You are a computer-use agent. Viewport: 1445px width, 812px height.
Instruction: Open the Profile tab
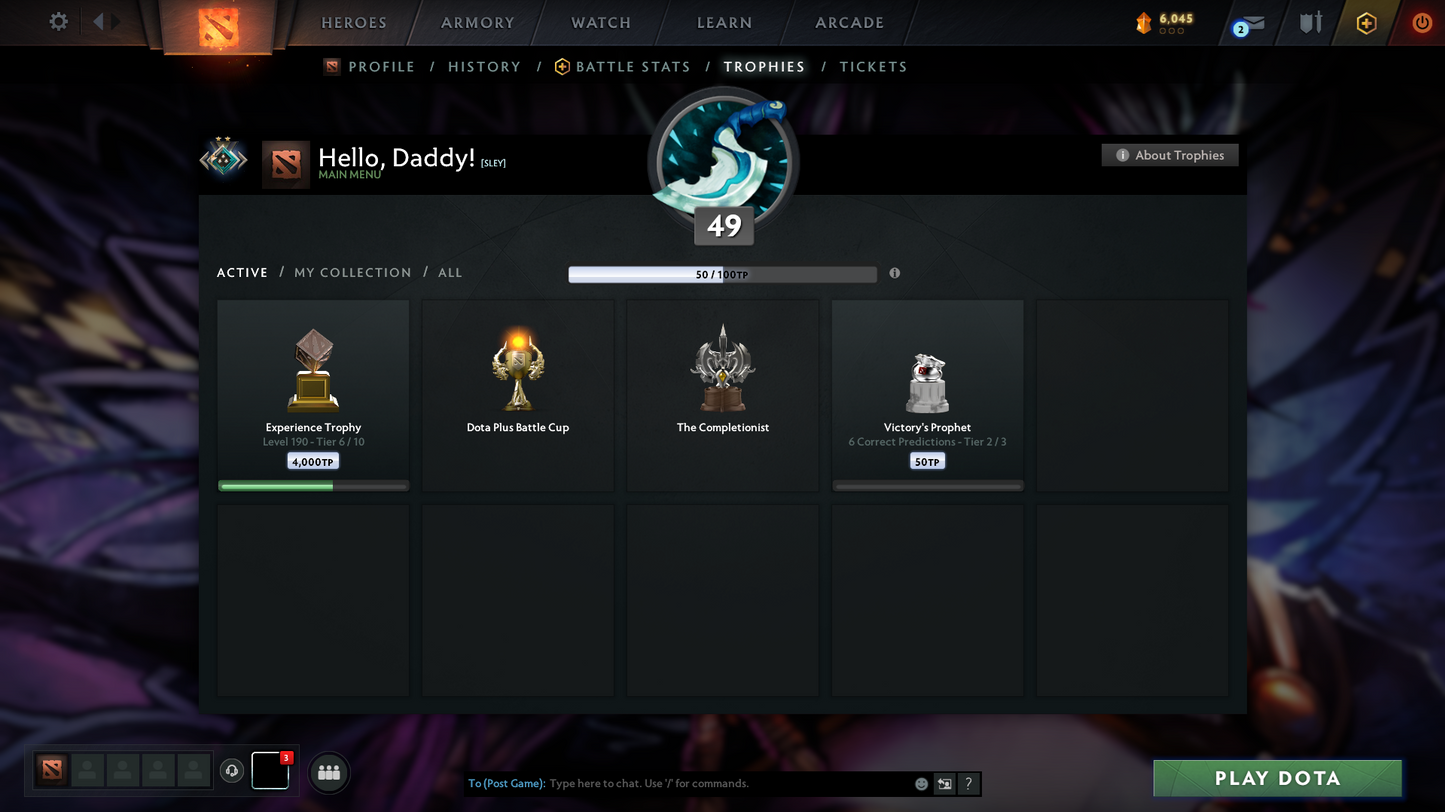click(380, 67)
